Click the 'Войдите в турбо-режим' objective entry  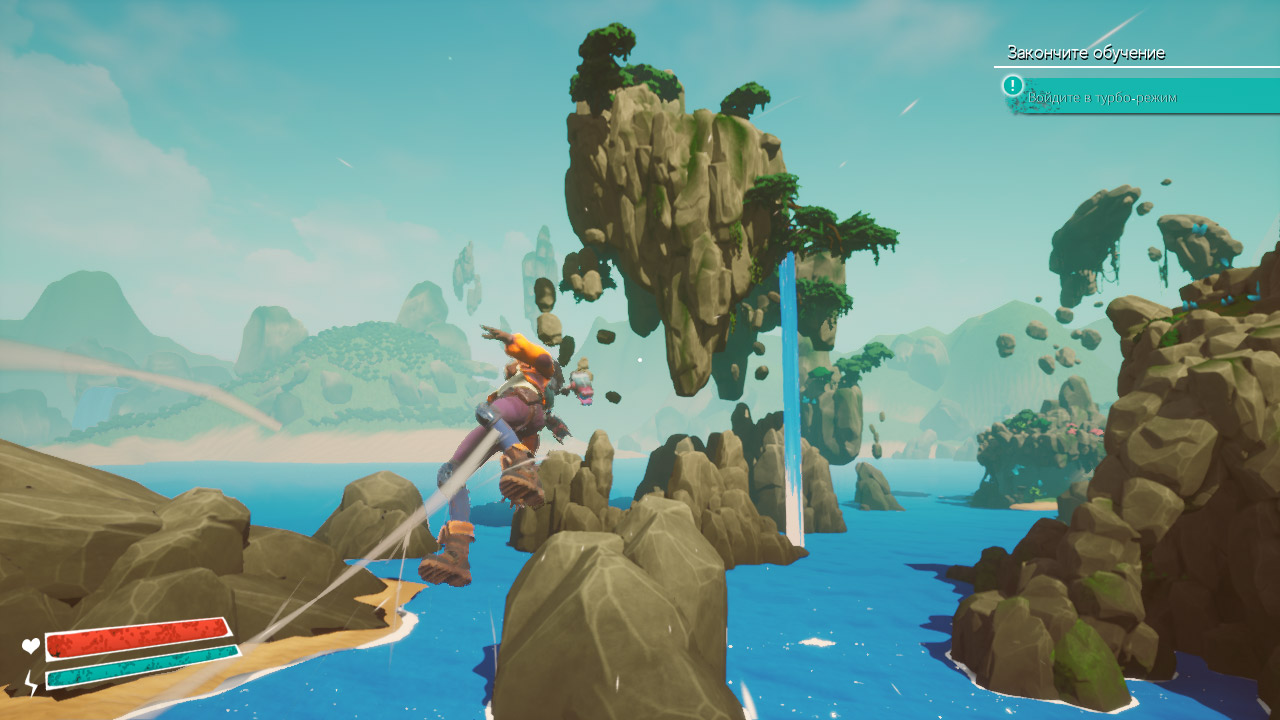1102,97
